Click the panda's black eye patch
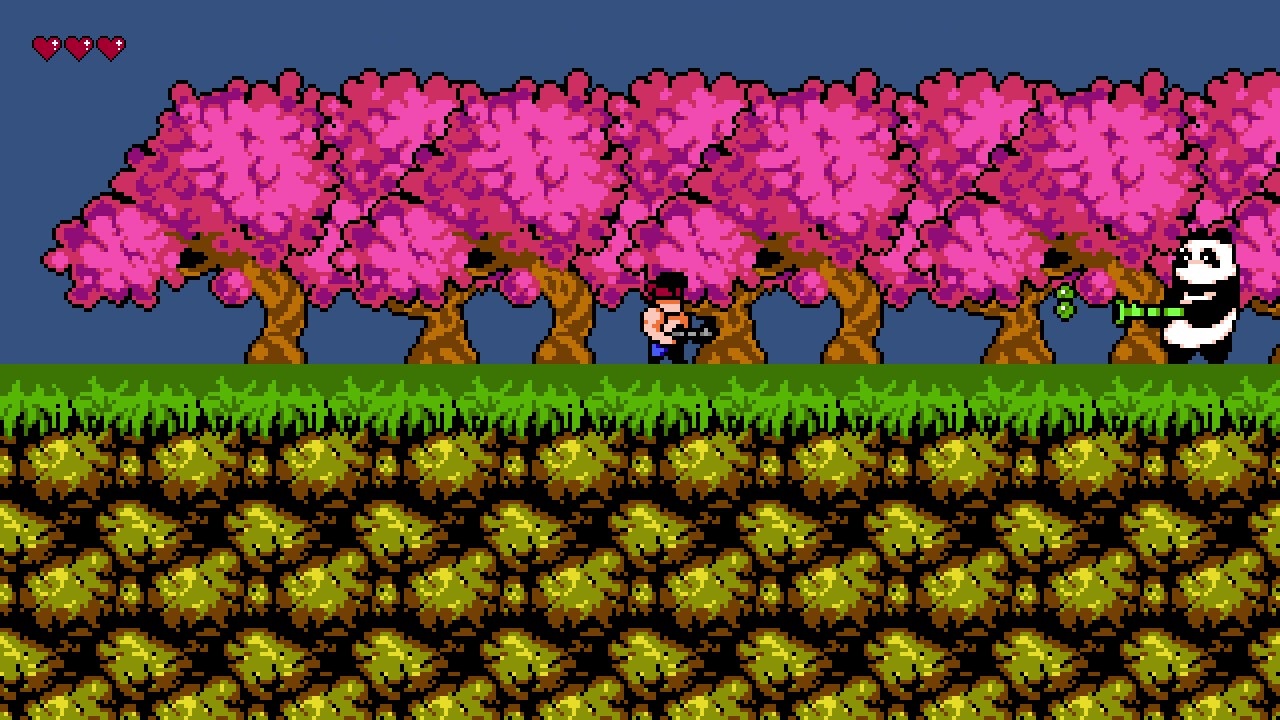 click(1208, 258)
